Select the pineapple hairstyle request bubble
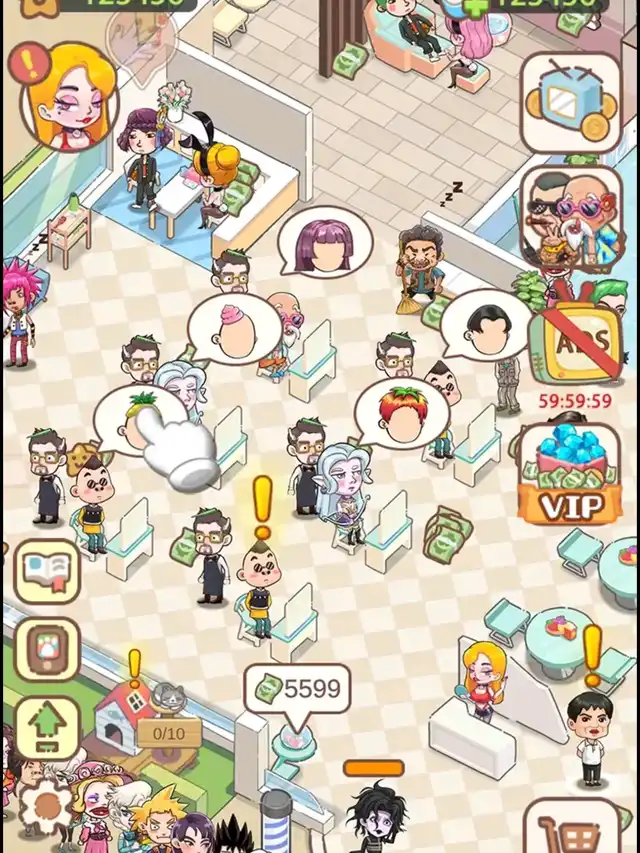This screenshot has width=640, height=853. pyautogui.click(x=140, y=415)
